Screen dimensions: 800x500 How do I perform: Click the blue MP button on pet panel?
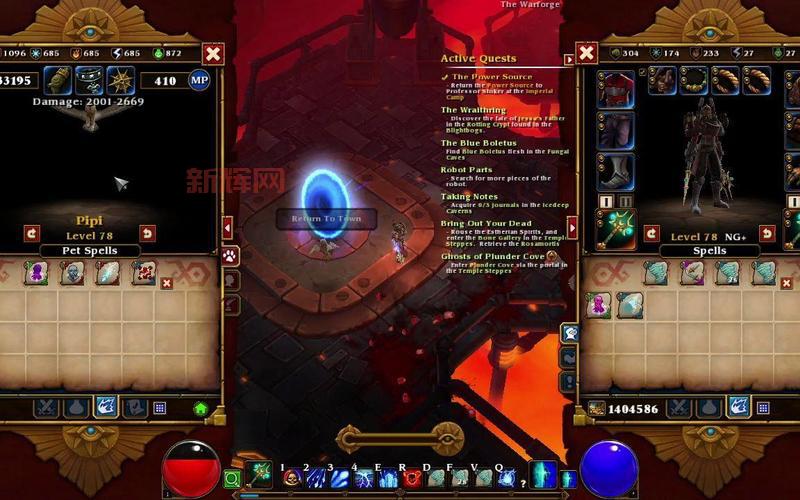click(199, 80)
